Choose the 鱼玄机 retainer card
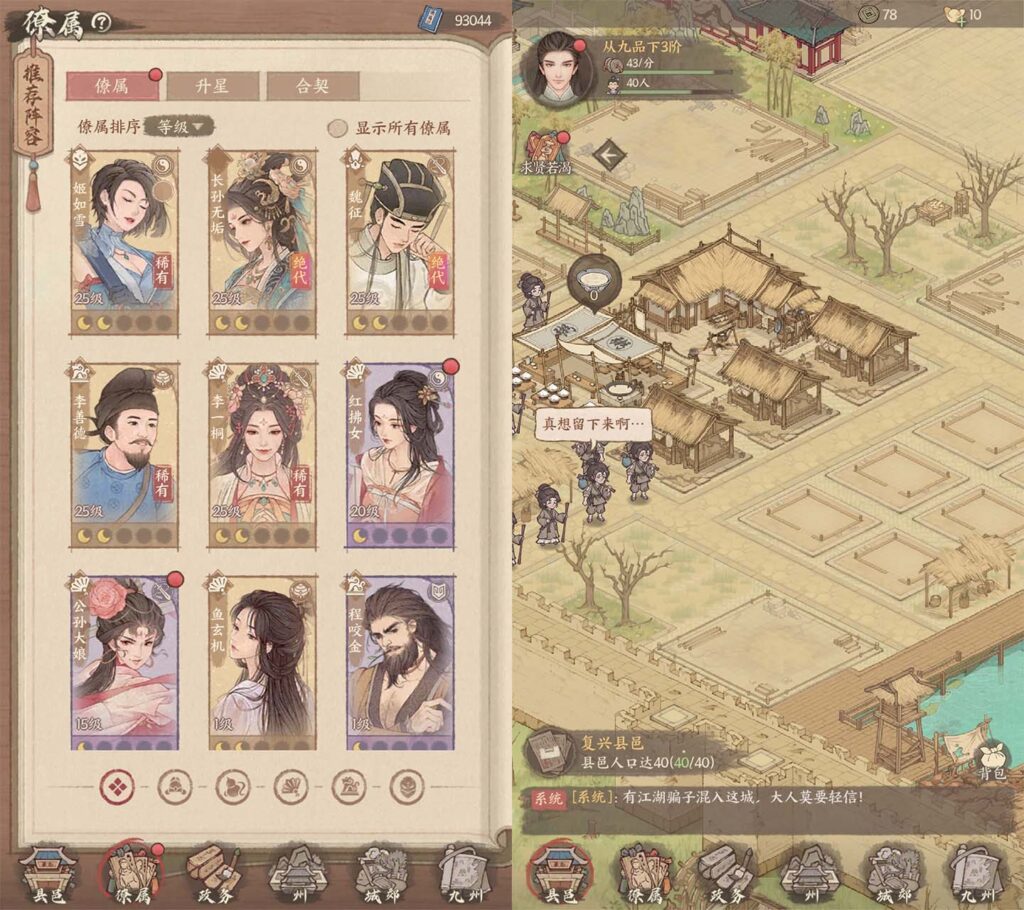1024x910 pixels. (x=262, y=663)
